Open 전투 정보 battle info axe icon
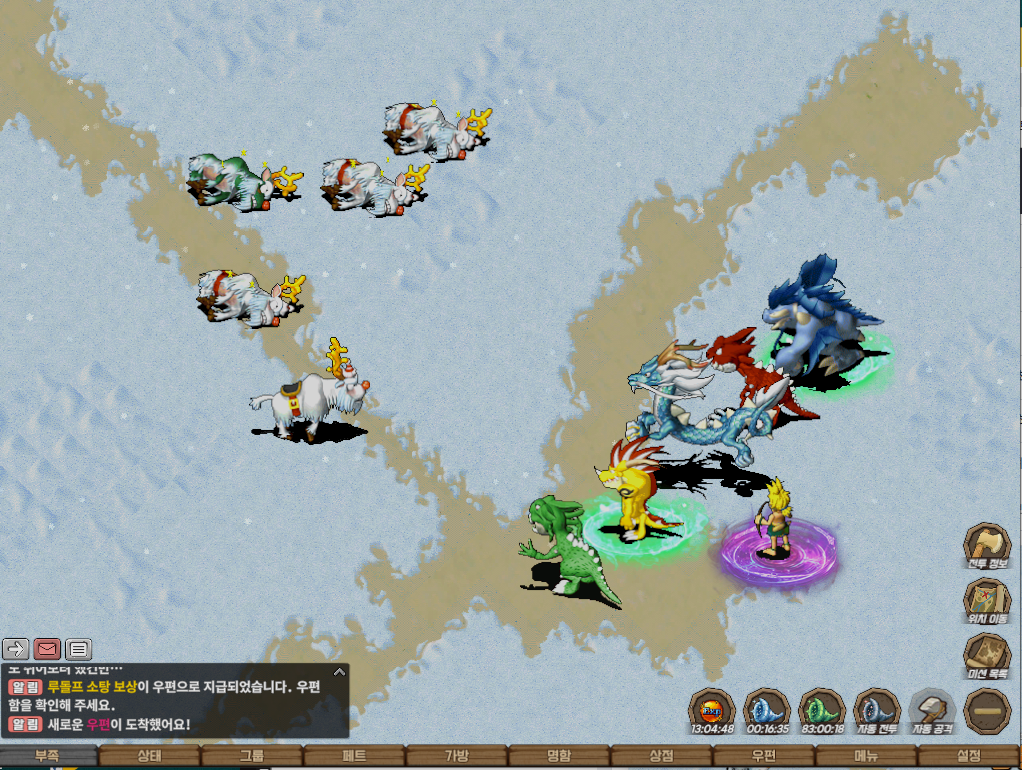 (x=986, y=546)
